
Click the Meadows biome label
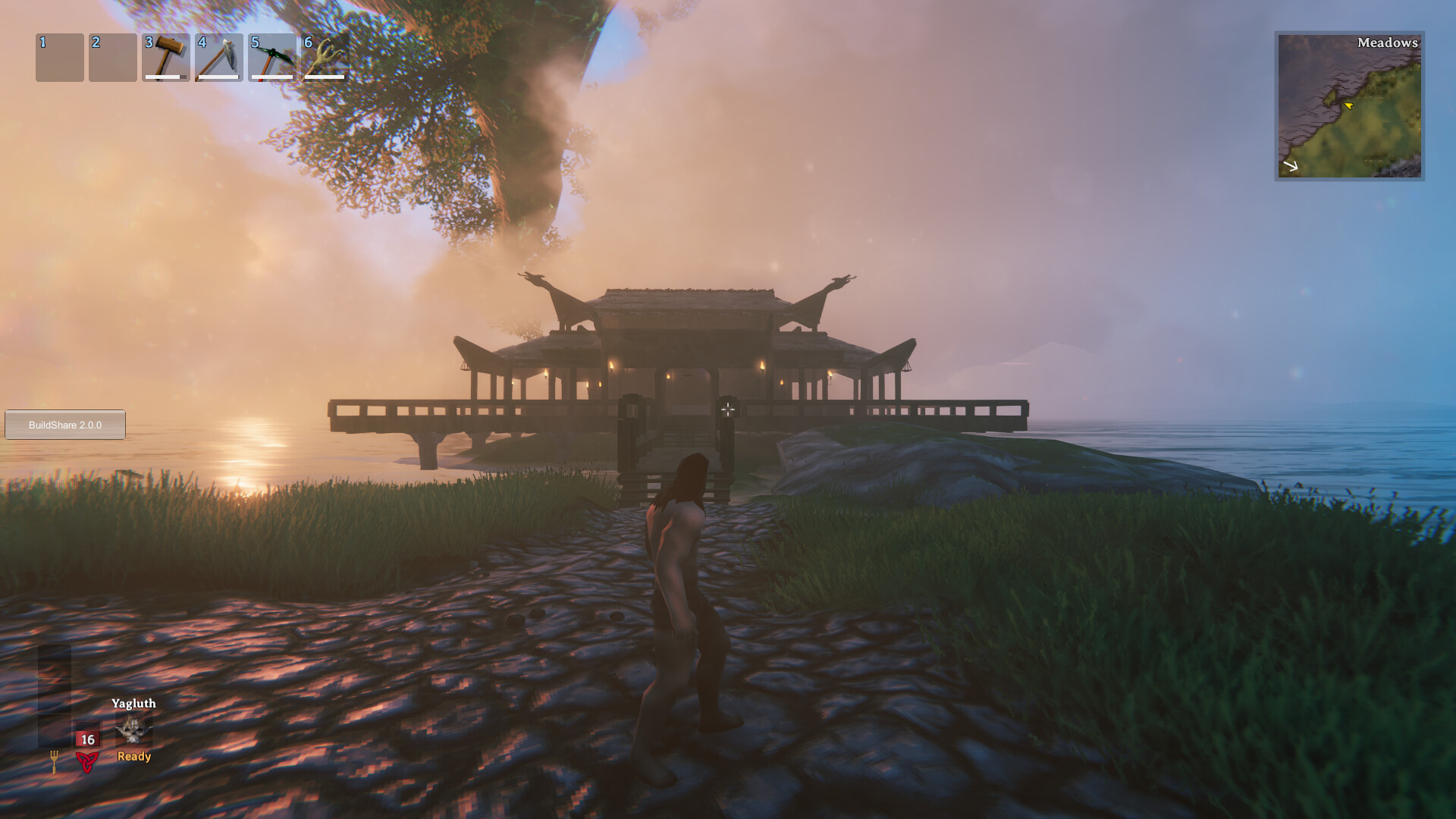tap(1387, 44)
